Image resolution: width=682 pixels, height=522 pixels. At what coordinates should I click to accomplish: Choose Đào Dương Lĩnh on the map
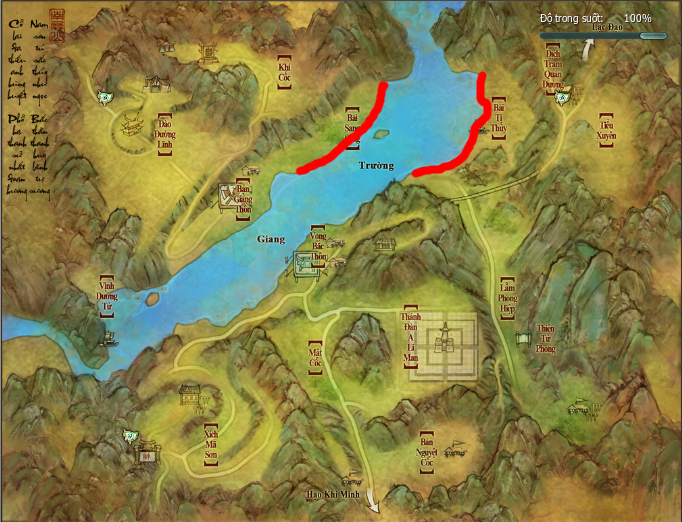[x=163, y=132]
